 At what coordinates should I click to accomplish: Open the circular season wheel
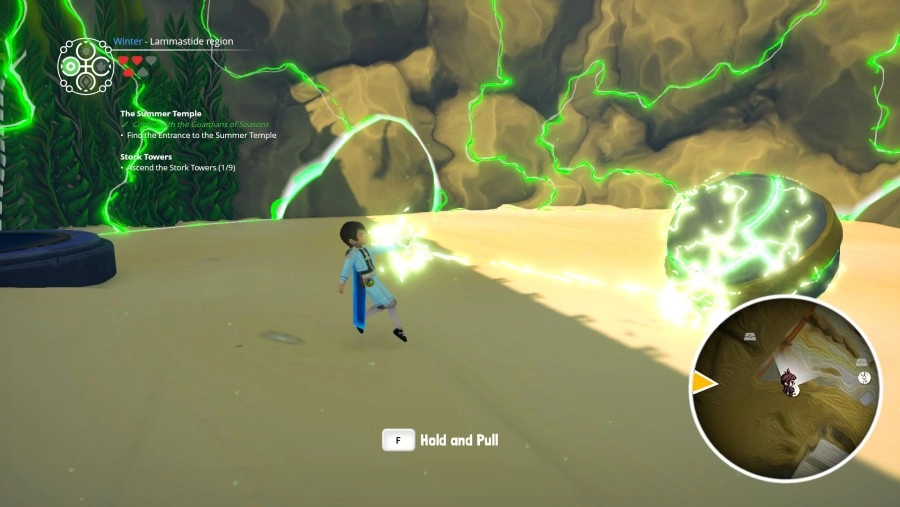pos(85,66)
